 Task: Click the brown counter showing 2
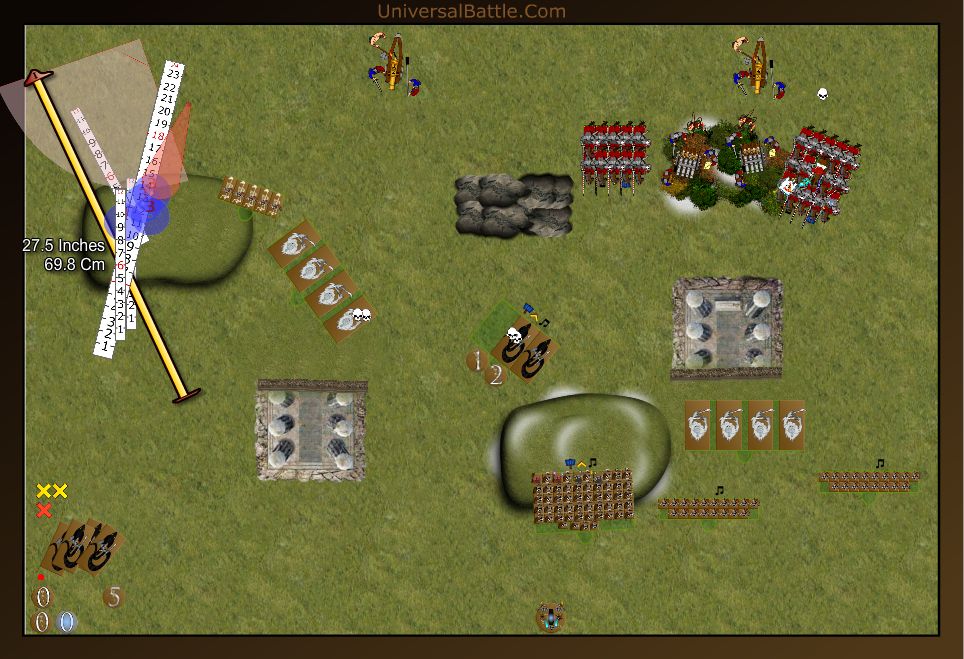[x=495, y=376]
